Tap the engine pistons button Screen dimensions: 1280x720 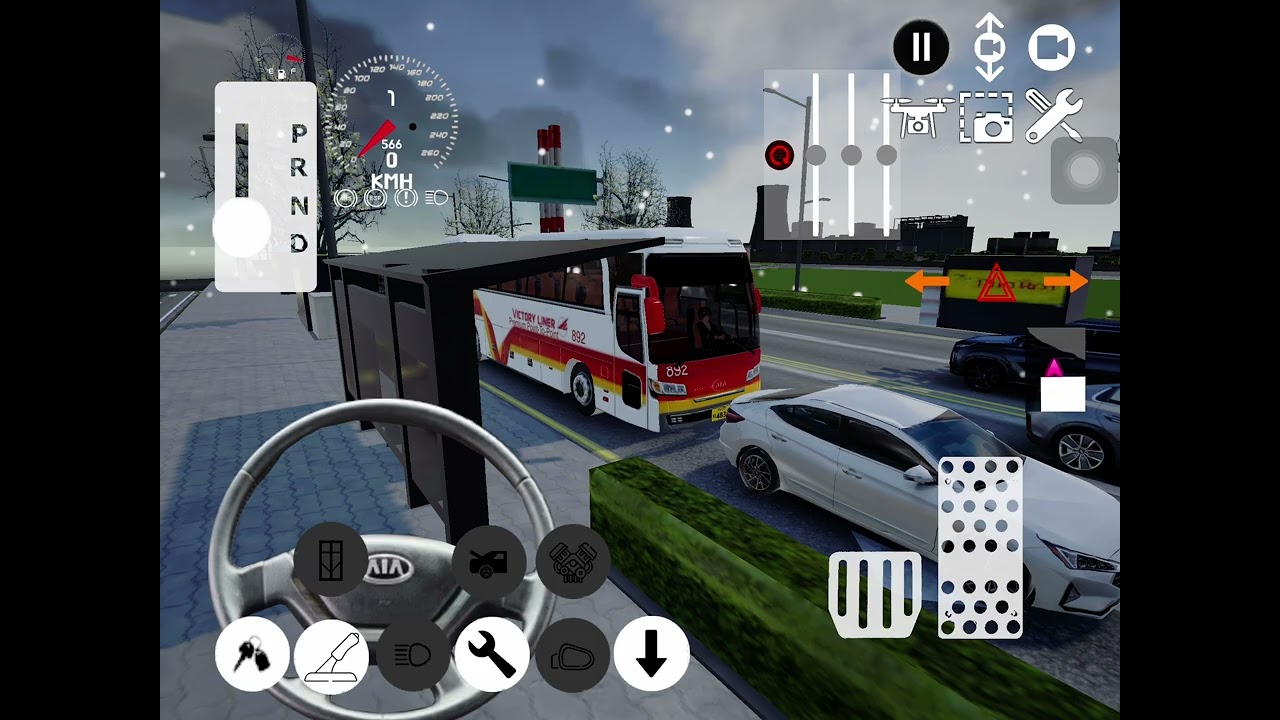pyautogui.click(x=573, y=562)
